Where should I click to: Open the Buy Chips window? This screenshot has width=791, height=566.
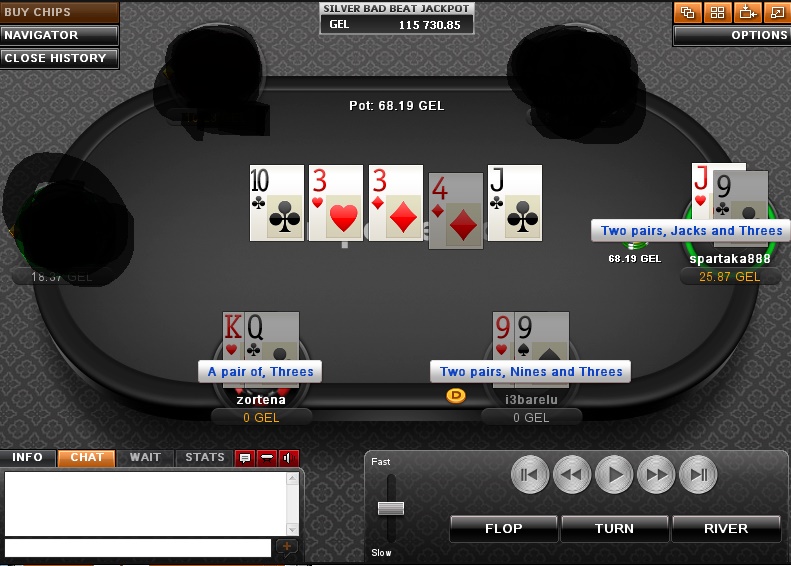[59, 12]
